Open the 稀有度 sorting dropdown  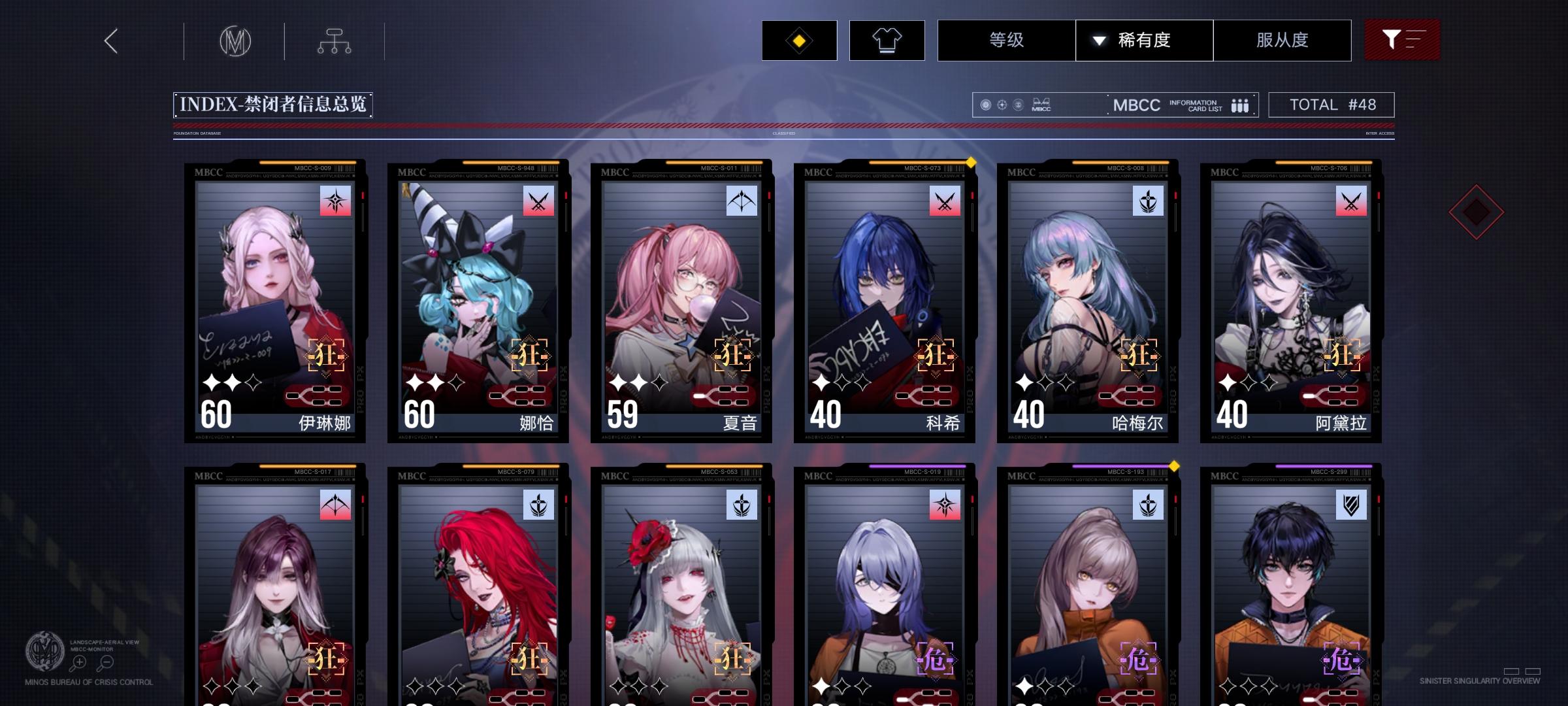coord(1144,40)
